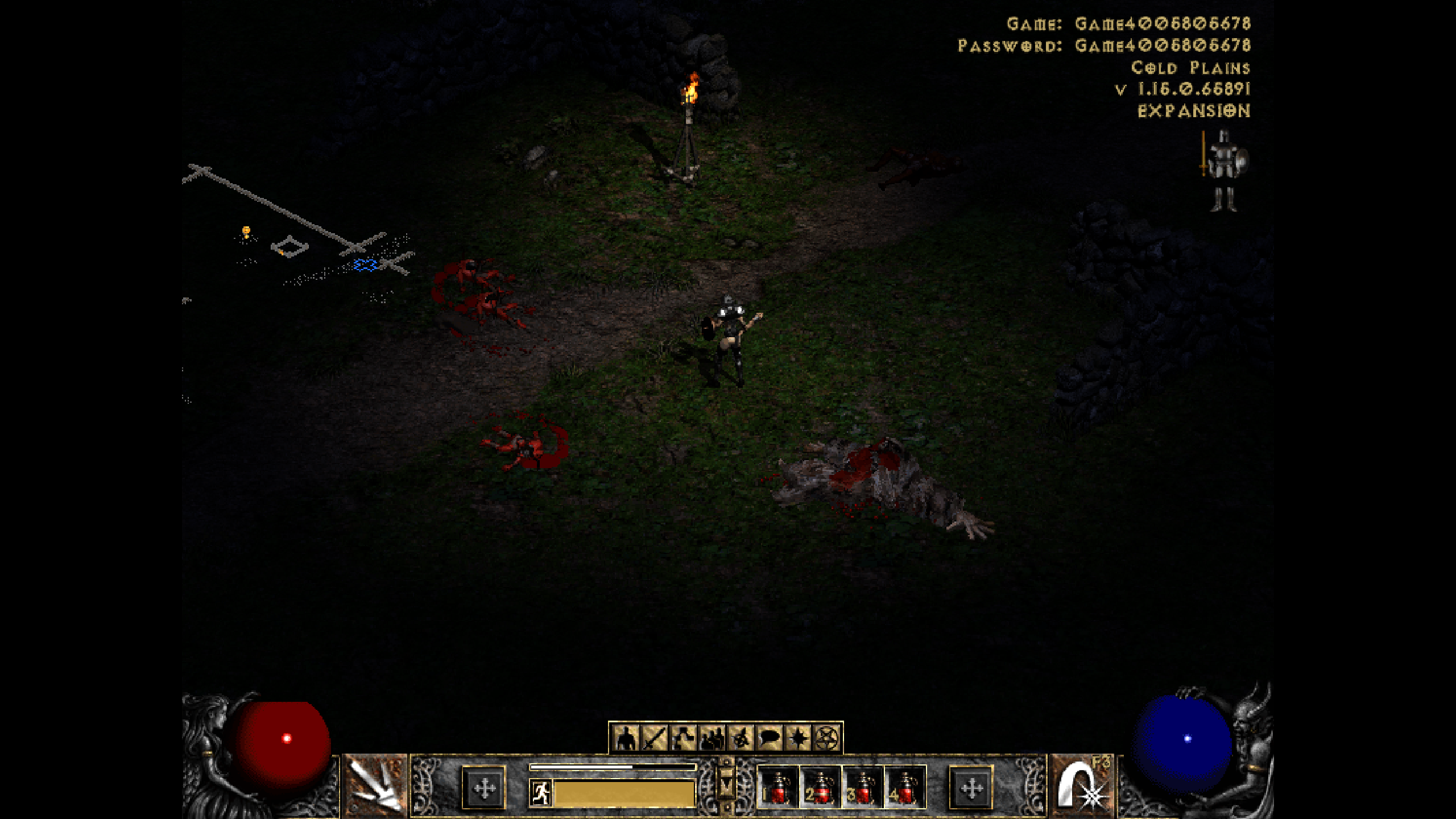
Task: Click the stamina bar above the belt
Action: point(614,768)
